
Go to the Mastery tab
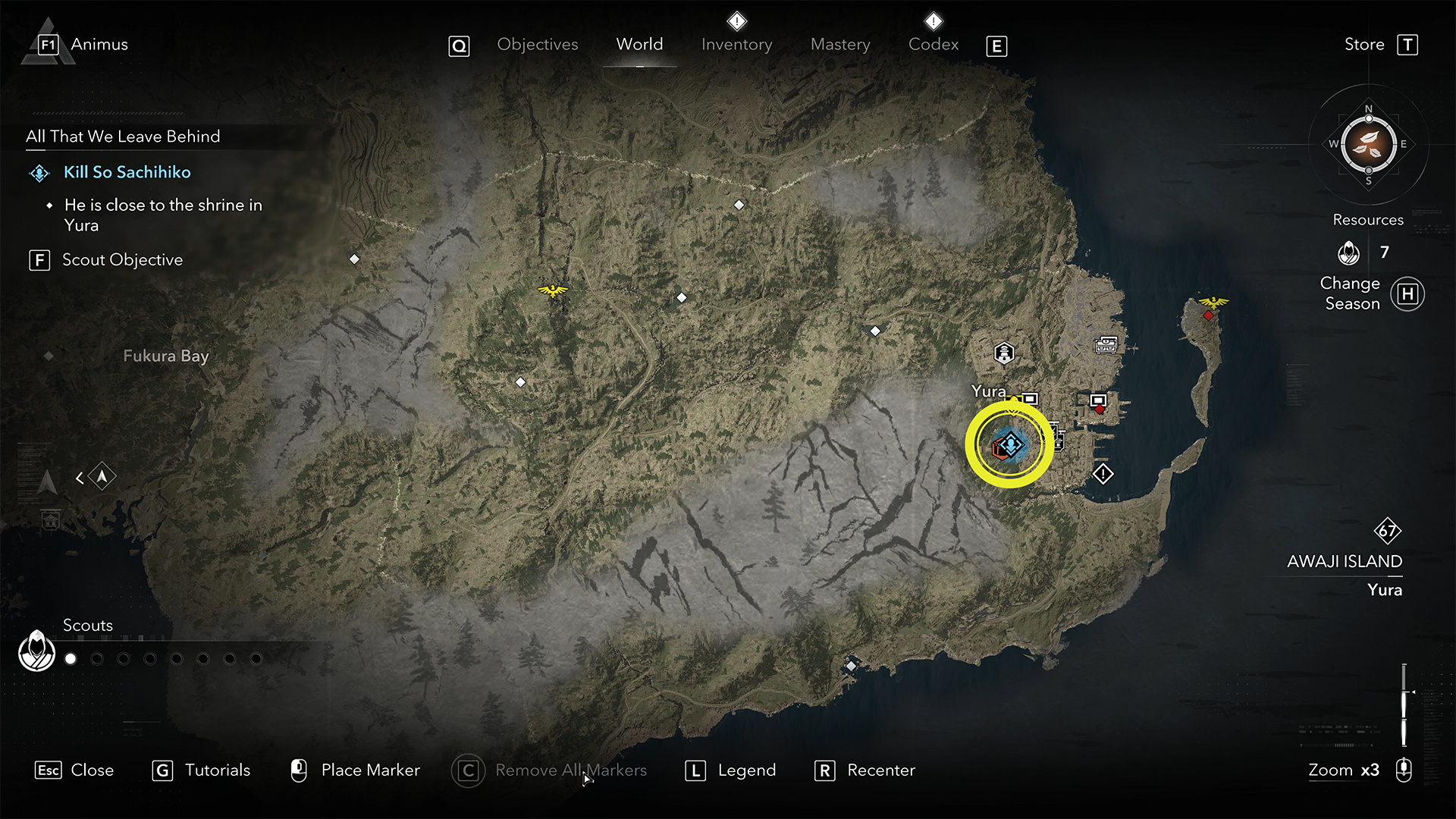(840, 45)
